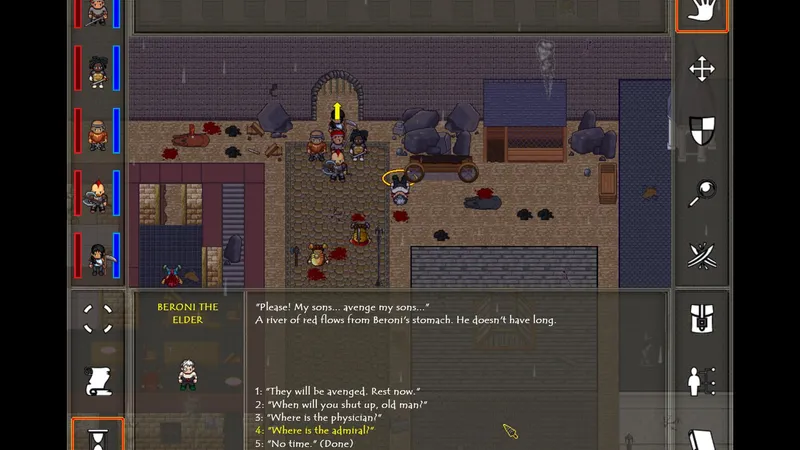Reply "They will be avenged. Rest now."
Viewport: 800px width, 450px height.
pos(337,390)
